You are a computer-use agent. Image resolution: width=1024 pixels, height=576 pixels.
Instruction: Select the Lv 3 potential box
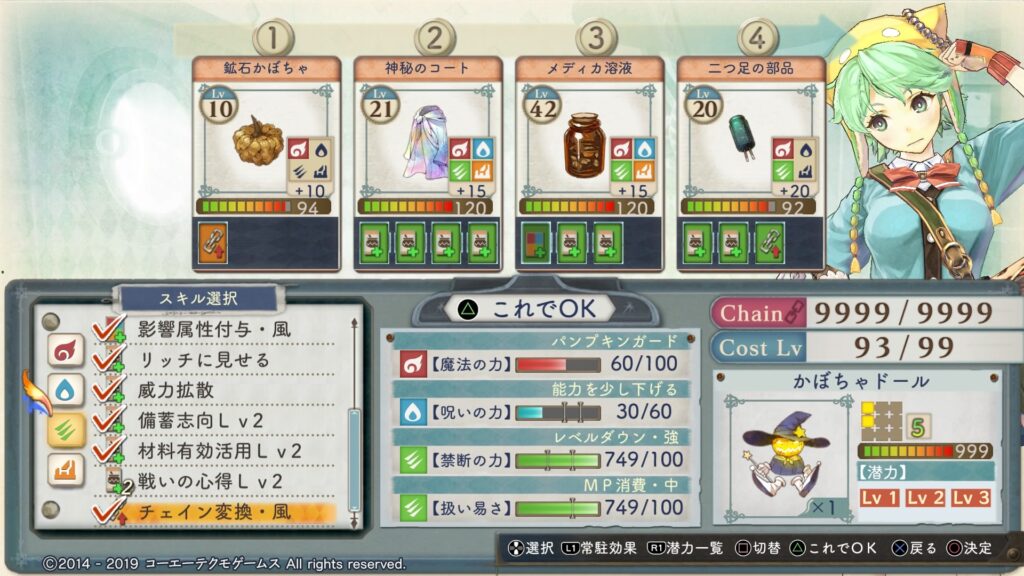point(970,498)
